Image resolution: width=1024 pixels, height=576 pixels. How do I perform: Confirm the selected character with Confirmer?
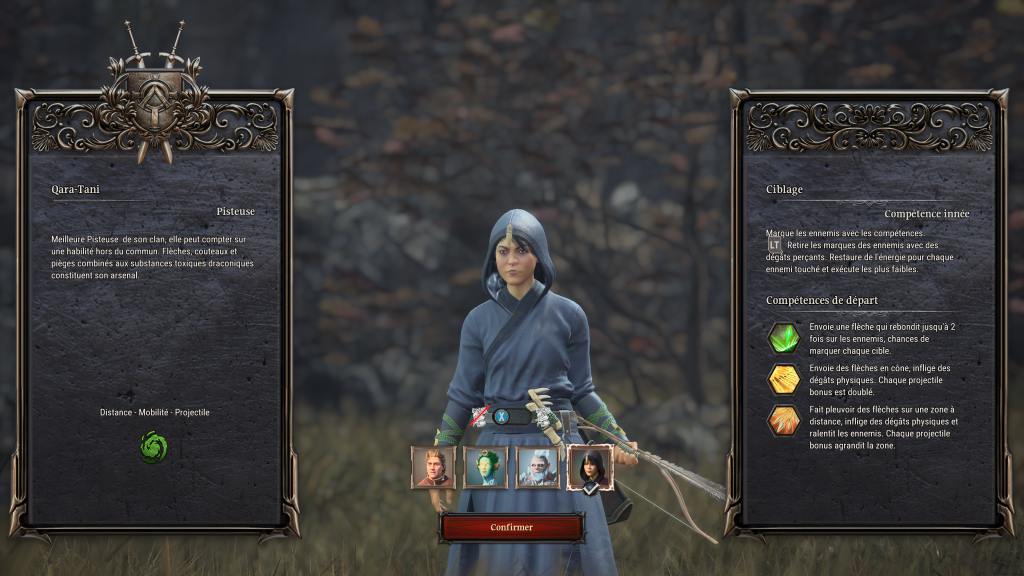511,527
